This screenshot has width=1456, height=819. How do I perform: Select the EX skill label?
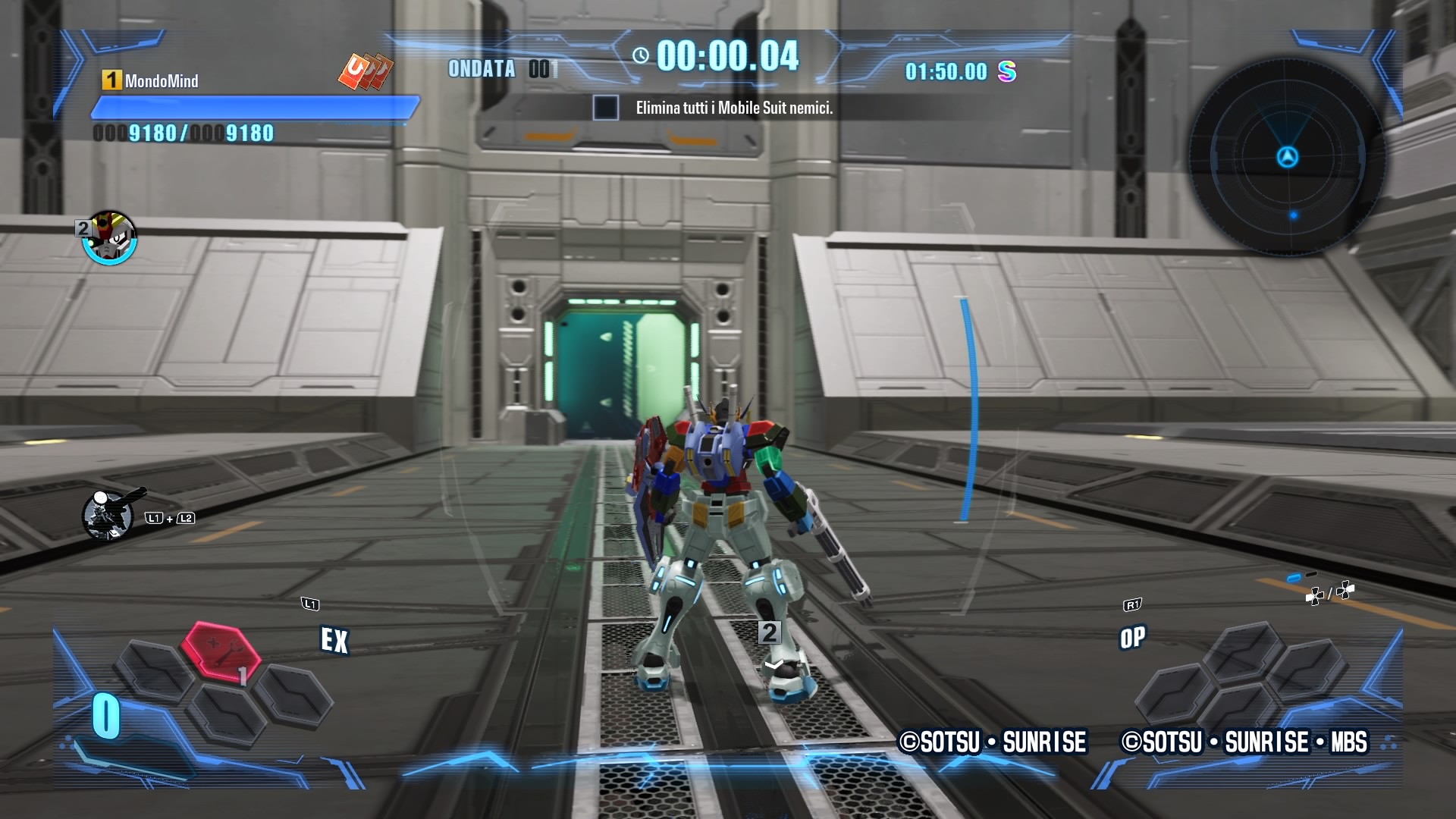point(334,641)
